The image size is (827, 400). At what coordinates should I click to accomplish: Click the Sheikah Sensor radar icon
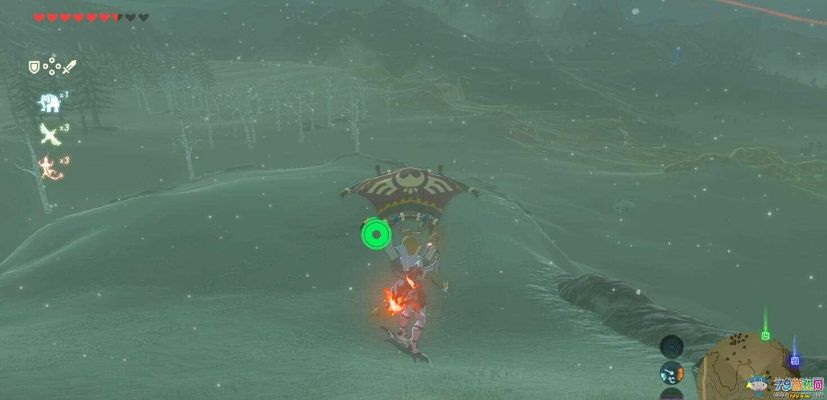671,348
